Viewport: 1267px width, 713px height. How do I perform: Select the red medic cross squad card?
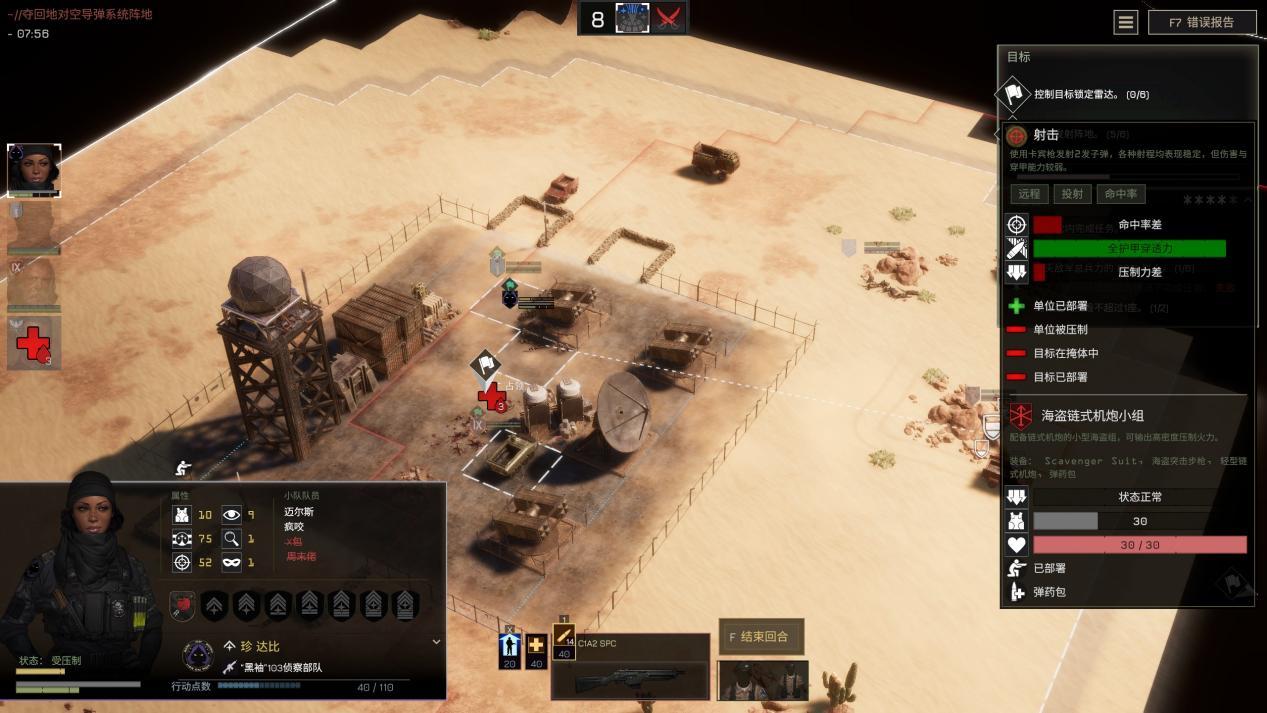(34, 343)
